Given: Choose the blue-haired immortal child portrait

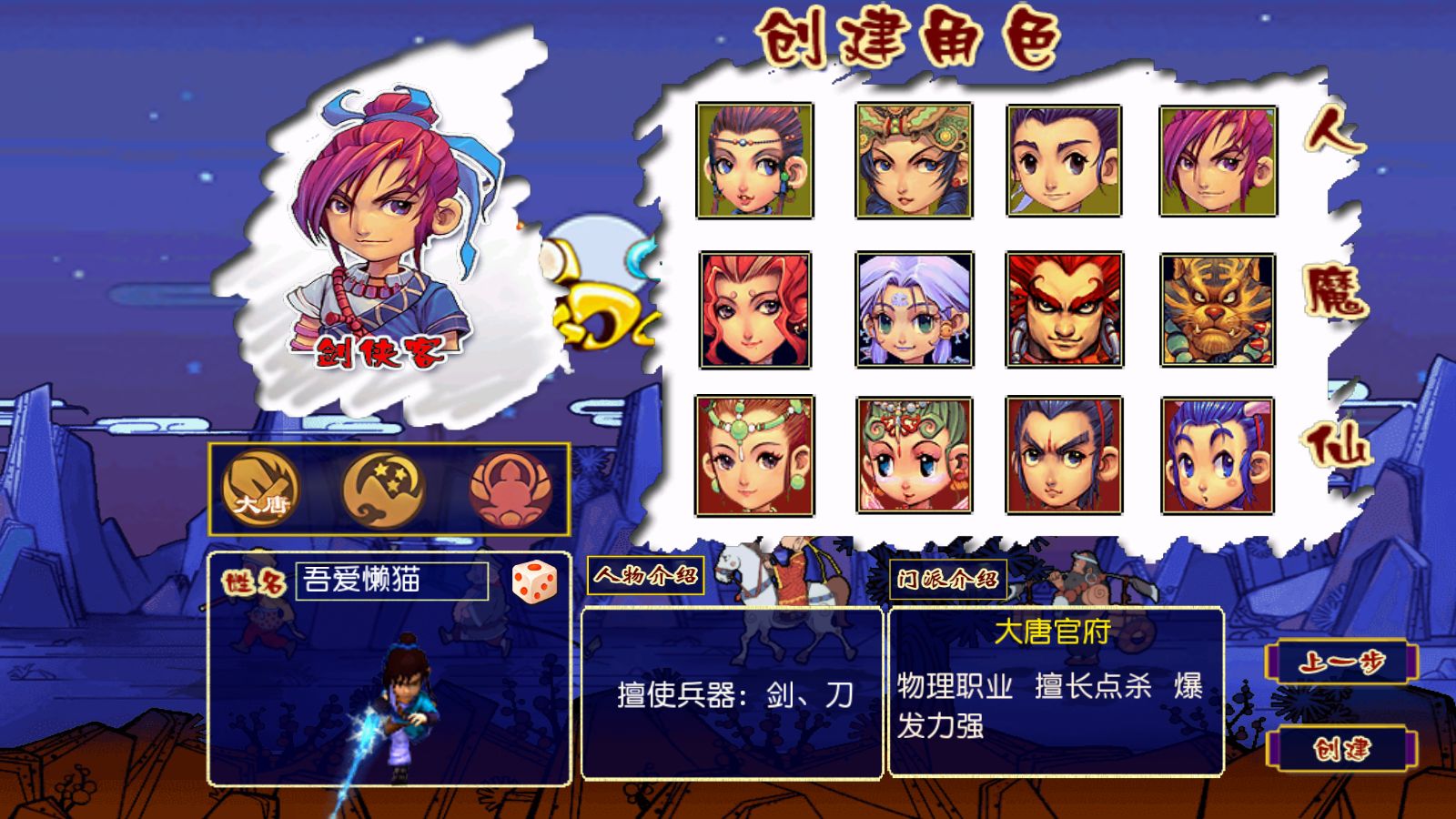Looking at the screenshot, I should coord(1218,456).
